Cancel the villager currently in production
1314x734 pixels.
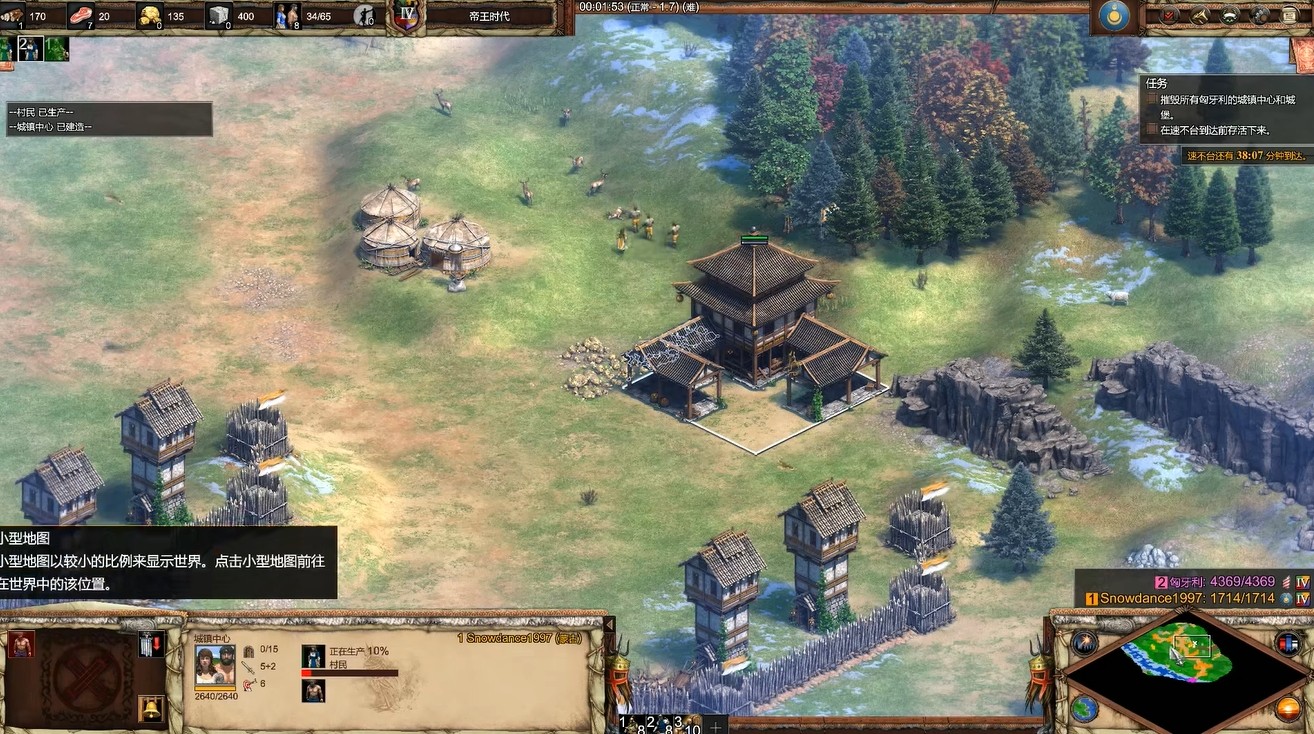(312, 656)
